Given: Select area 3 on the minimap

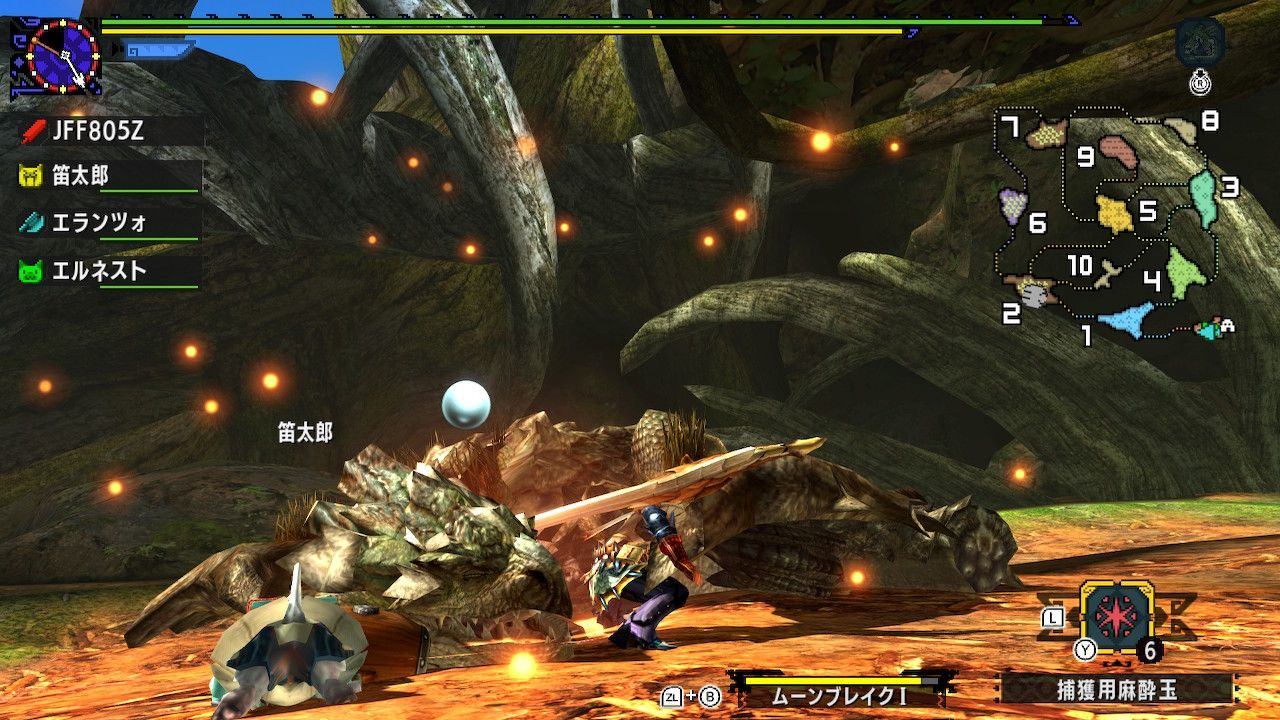Looking at the screenshot, I should (x=1203, y=197).
